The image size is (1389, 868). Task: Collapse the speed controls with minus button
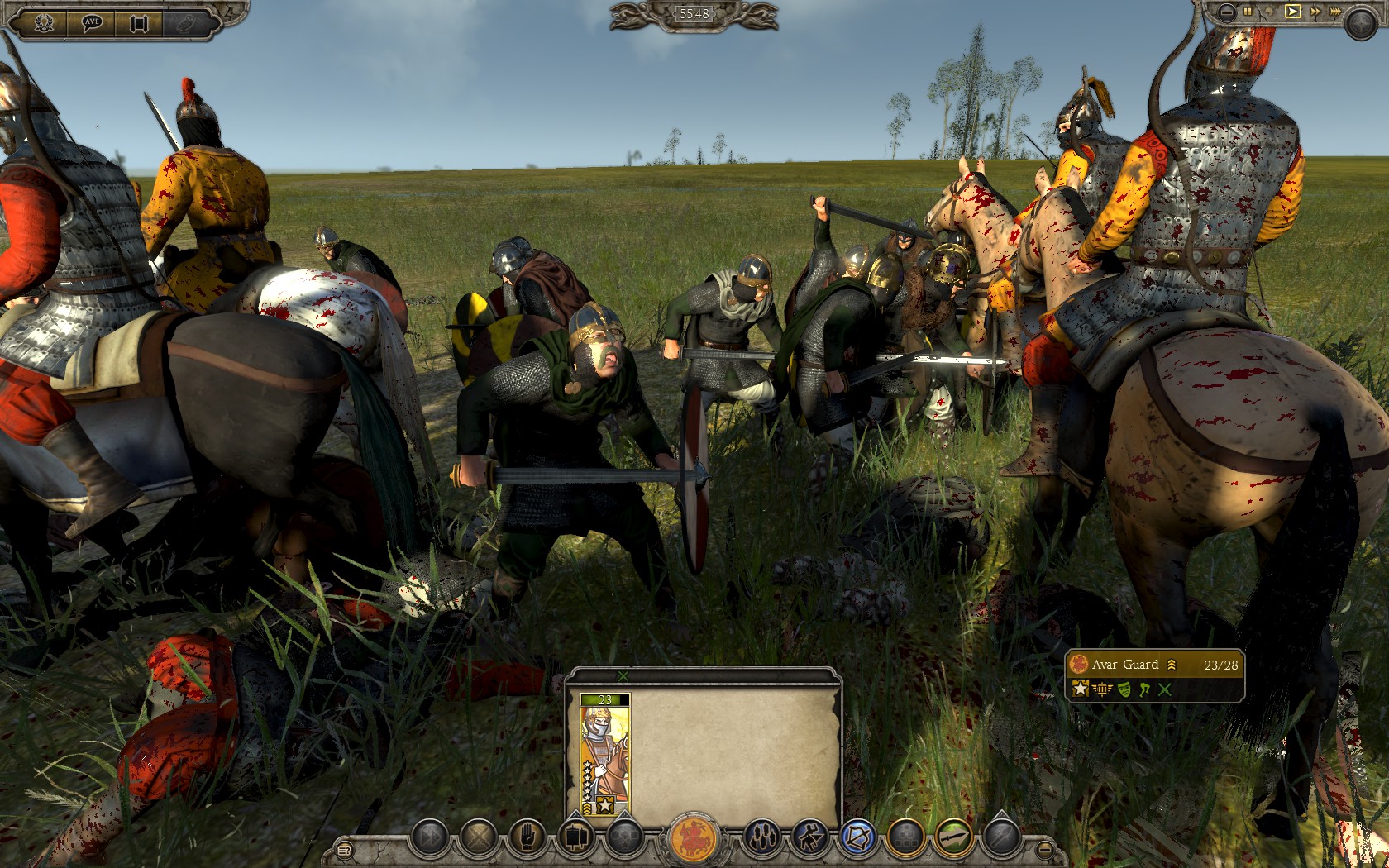pos(1227,12)
